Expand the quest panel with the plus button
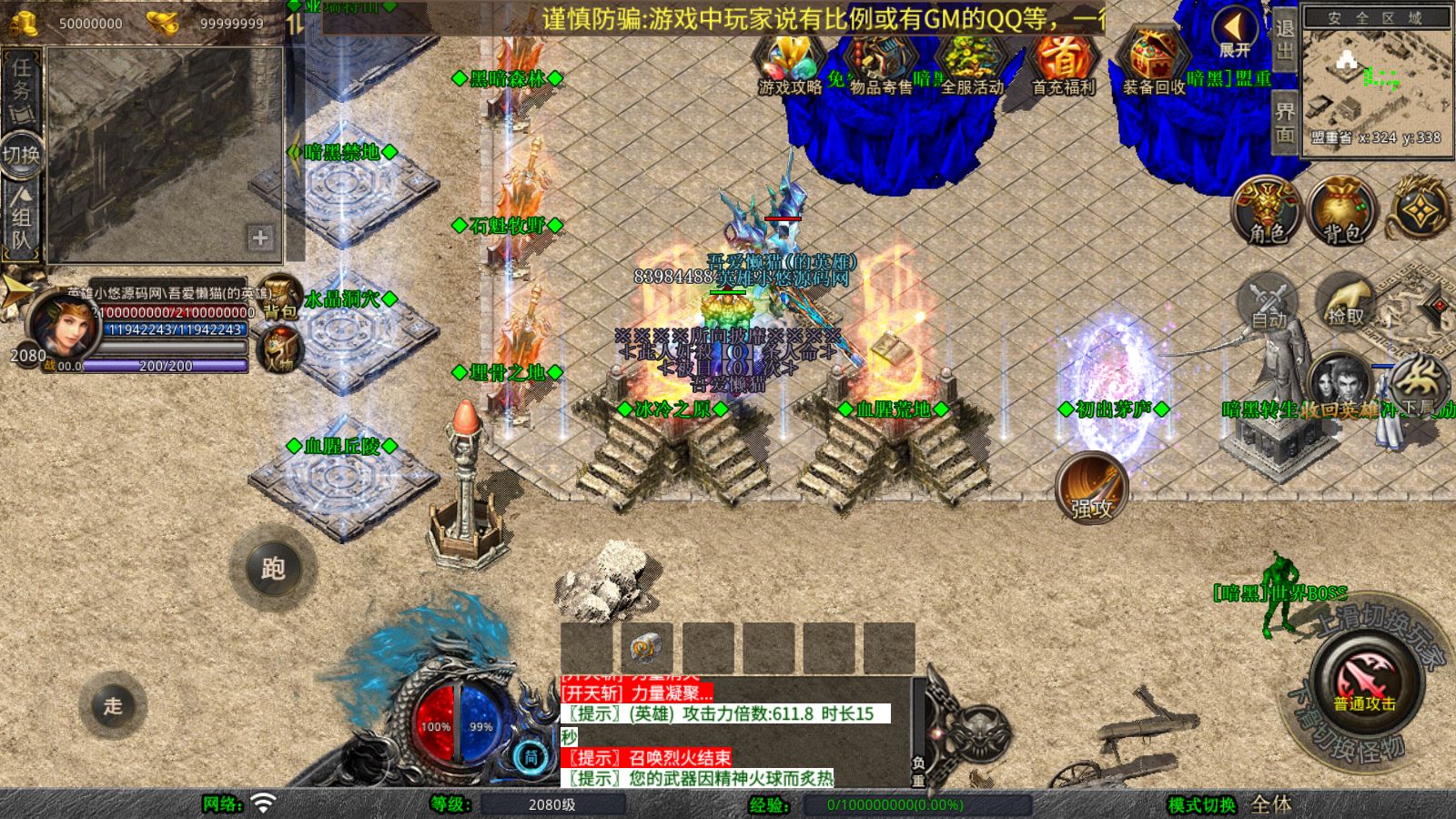Image resolution: width=1456 pixels, height=819 pixels. coord(260,238)
